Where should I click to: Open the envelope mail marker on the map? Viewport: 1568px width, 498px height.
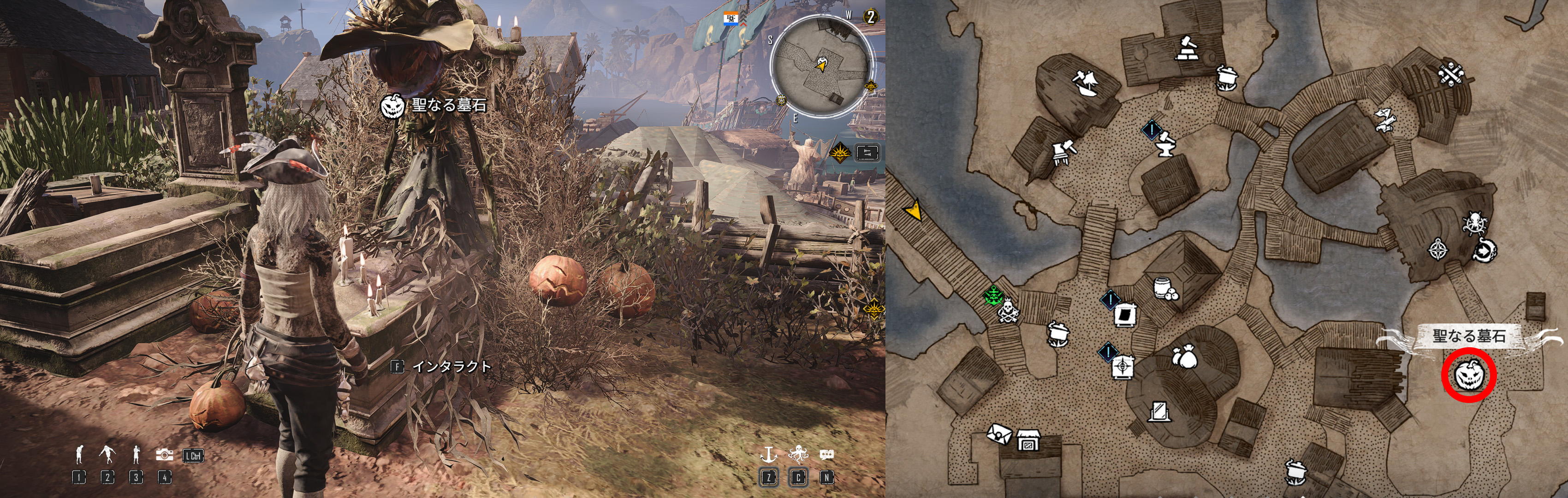click(999, 433)
